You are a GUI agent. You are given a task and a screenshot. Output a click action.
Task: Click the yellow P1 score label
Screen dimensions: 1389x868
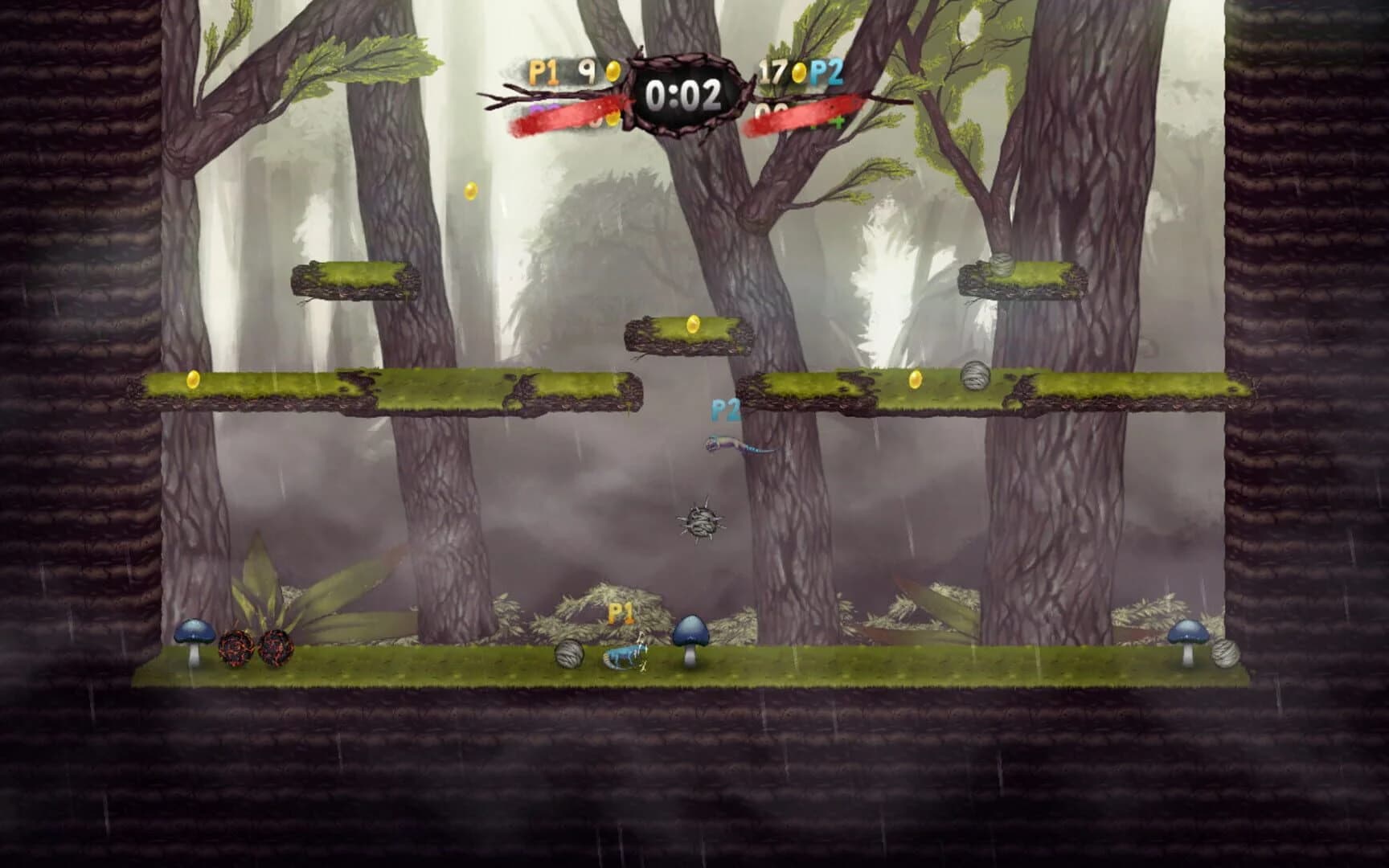[543, 71]
